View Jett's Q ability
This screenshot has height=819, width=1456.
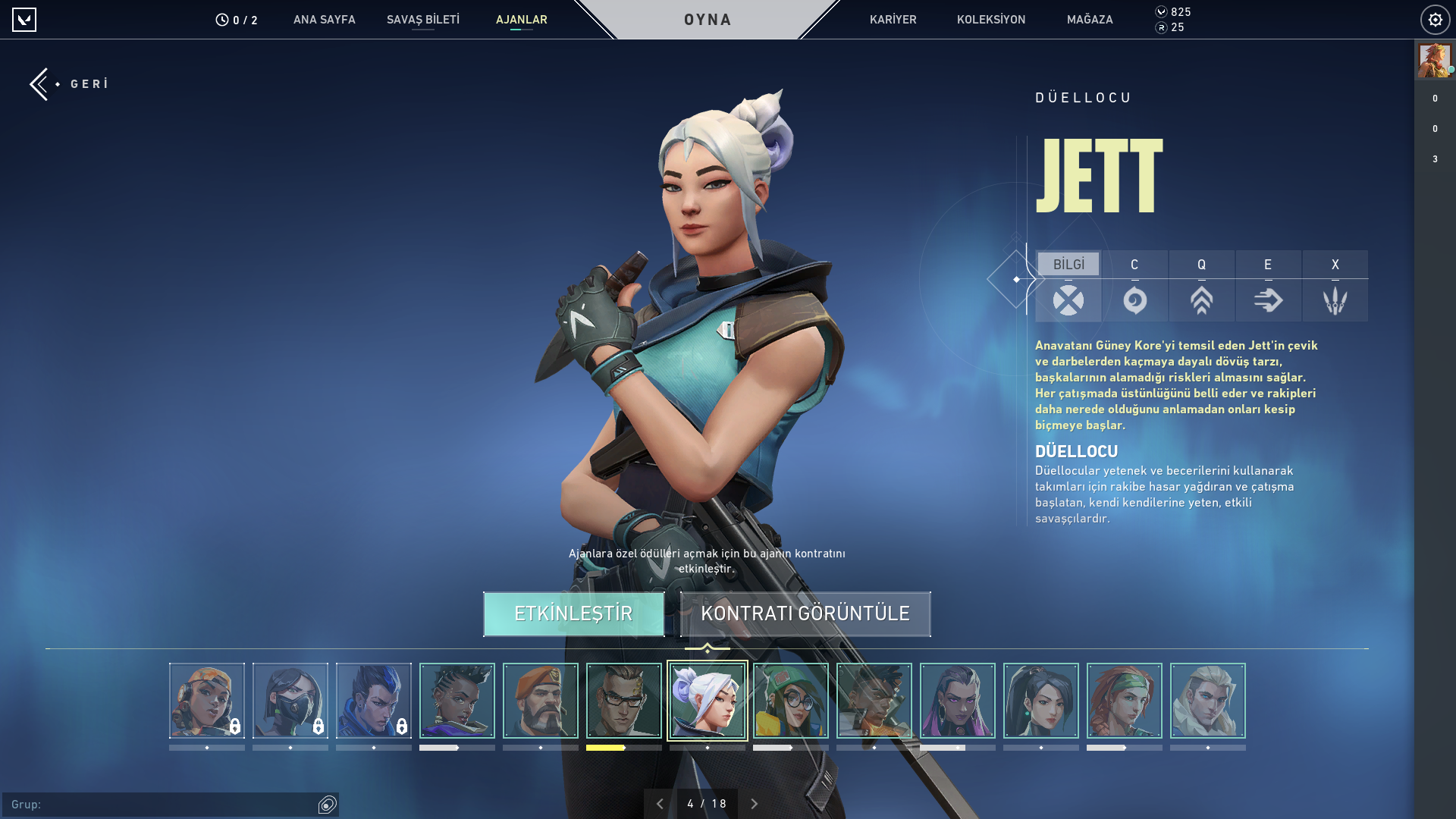[1201, 286]
